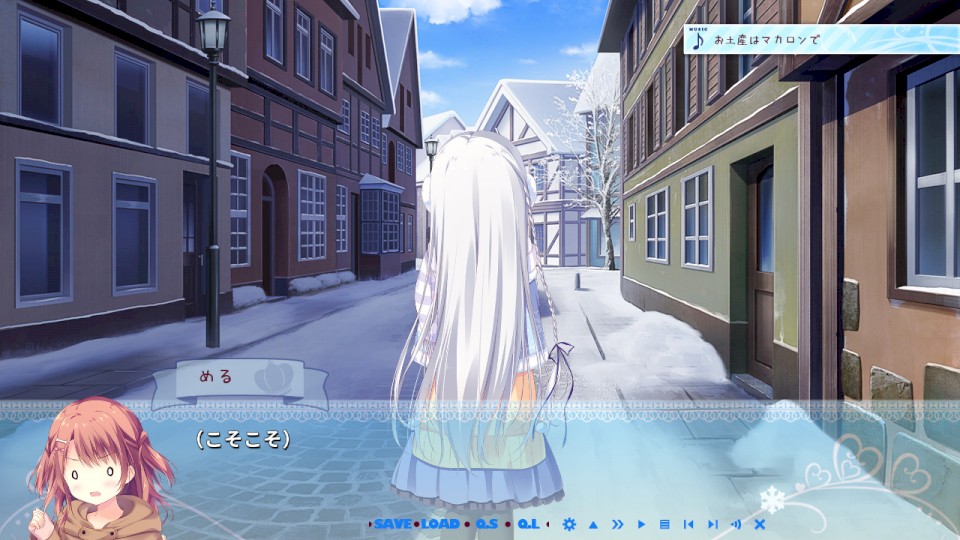Hide the text window with X

[x=760, y=524]
